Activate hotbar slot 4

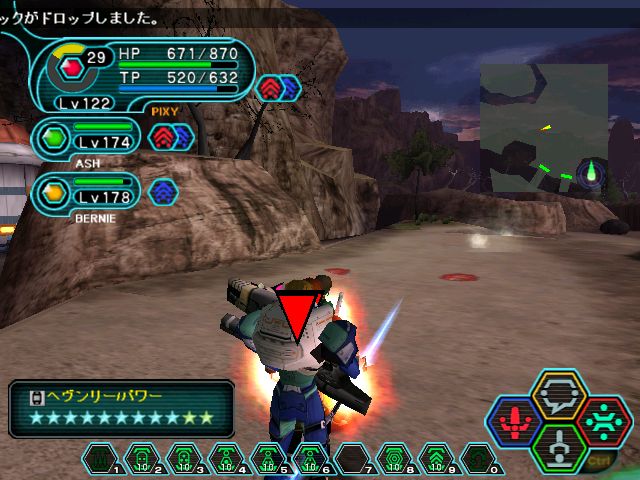[x=225, y=459]
